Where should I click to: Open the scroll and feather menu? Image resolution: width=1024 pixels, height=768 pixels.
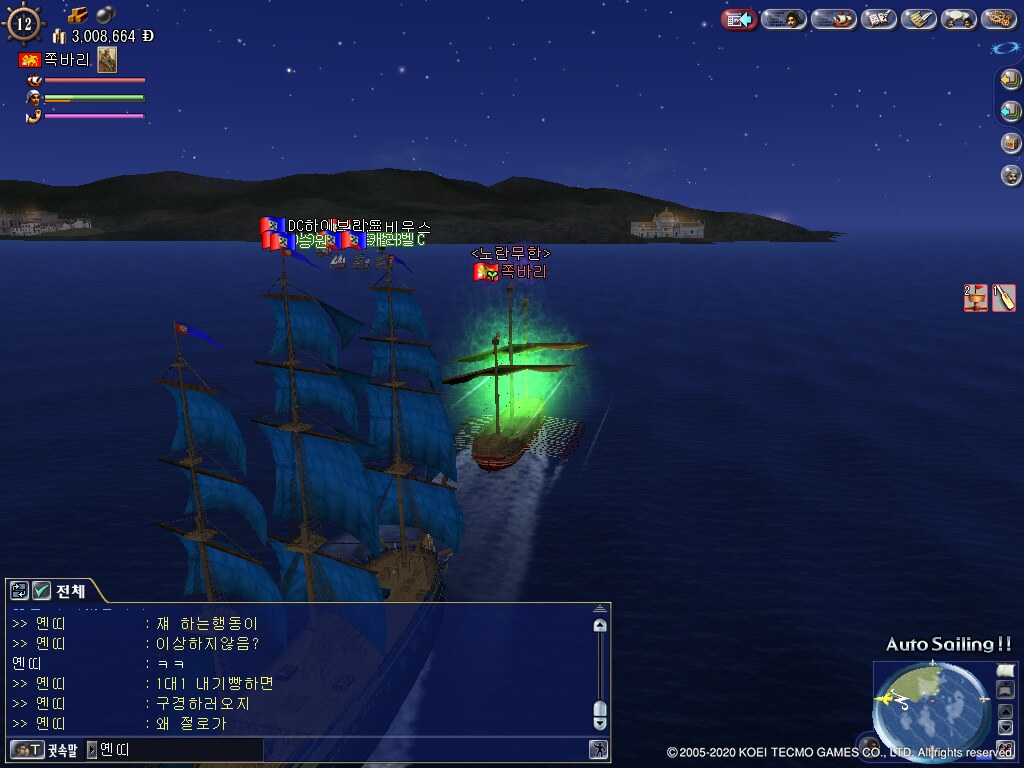coord(918,19)
